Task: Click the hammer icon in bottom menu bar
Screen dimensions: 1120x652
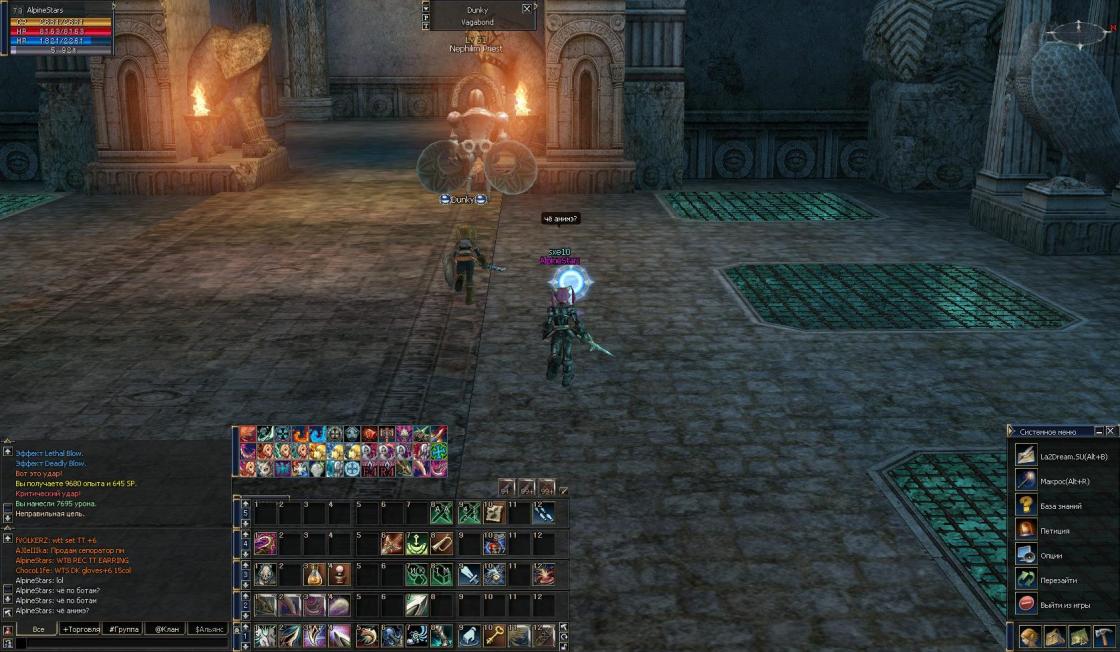Action: [x=1103, y=636]
